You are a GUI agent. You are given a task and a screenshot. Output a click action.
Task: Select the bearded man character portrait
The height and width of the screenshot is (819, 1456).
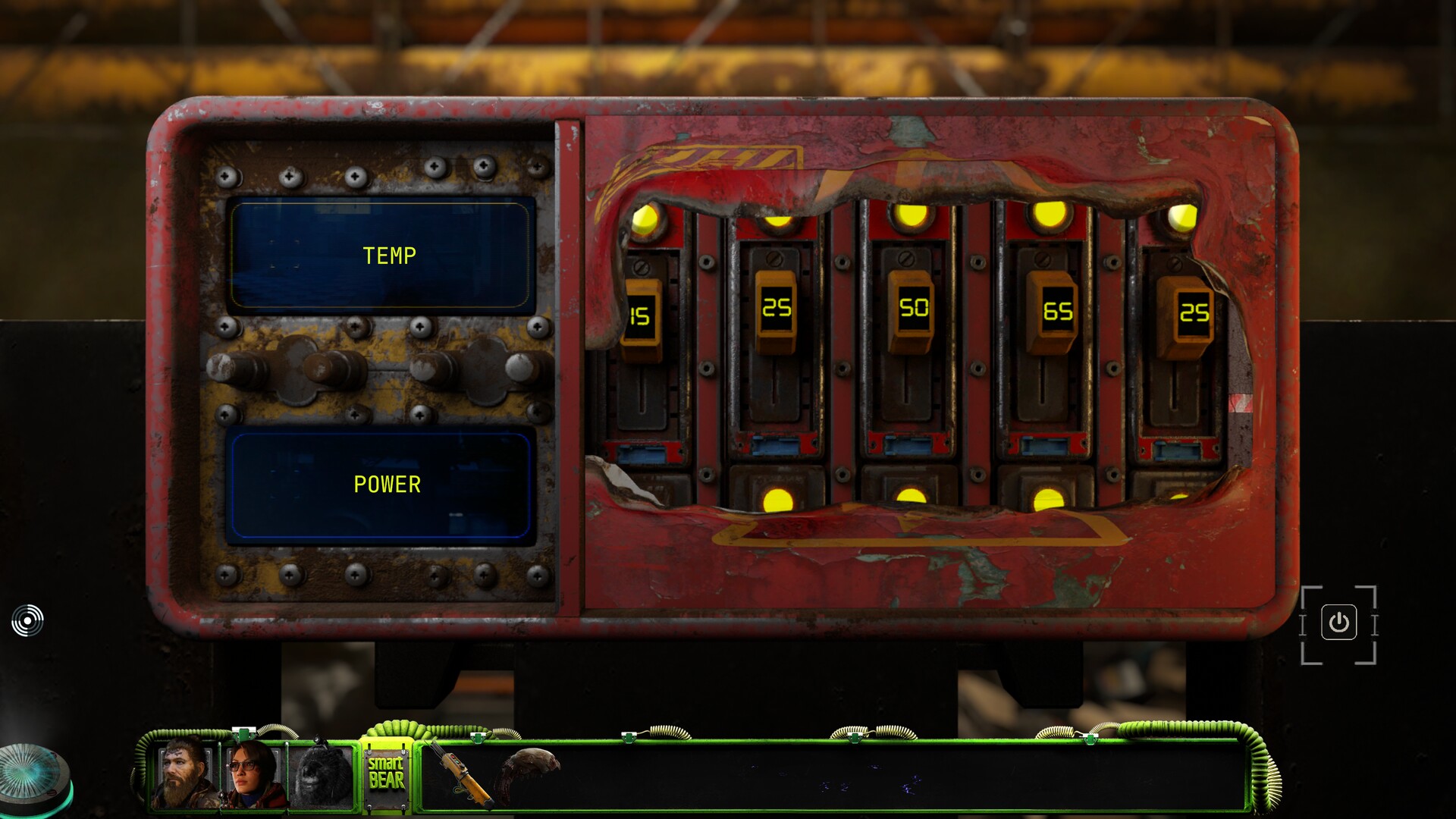coord(184,773)
